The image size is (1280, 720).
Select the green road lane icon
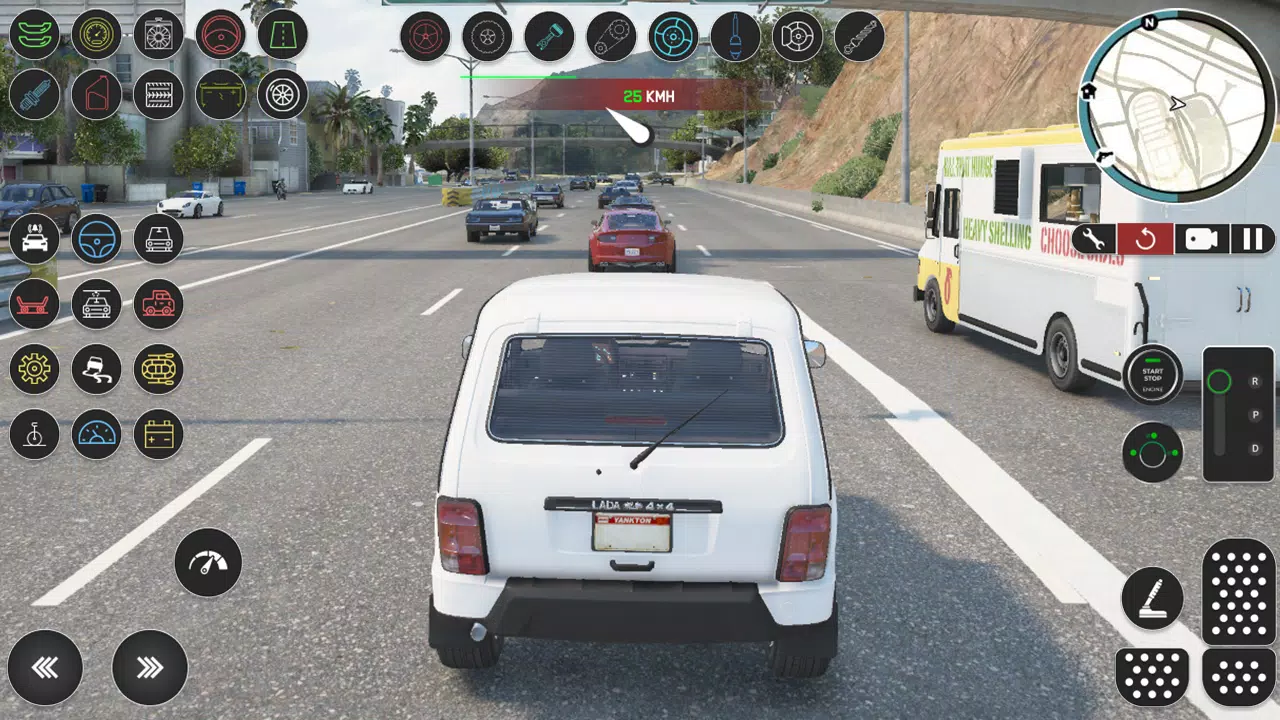pos(282,35)
